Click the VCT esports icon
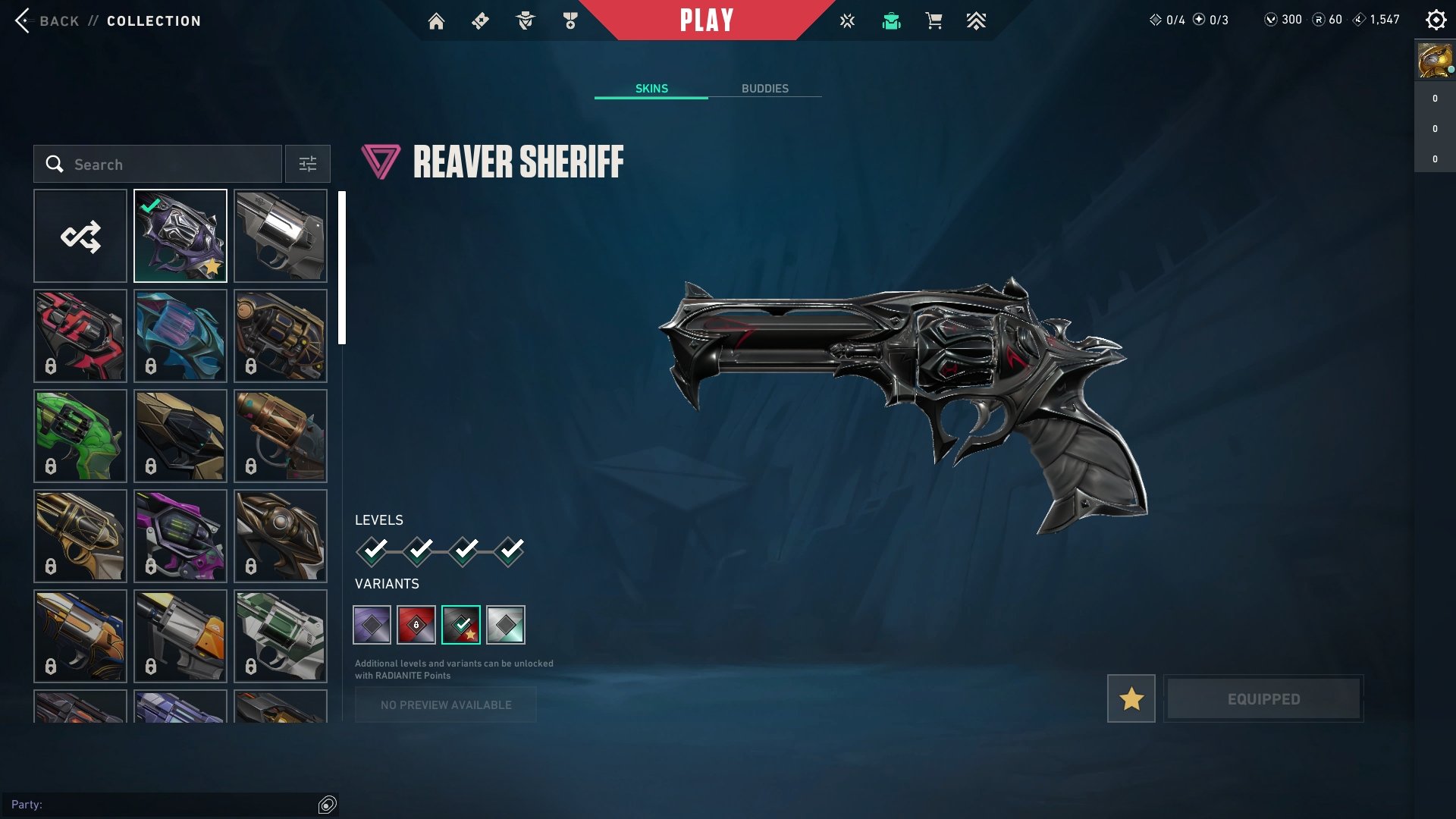This screenshot has width=1456, height=819. click(x=846, y=21)
